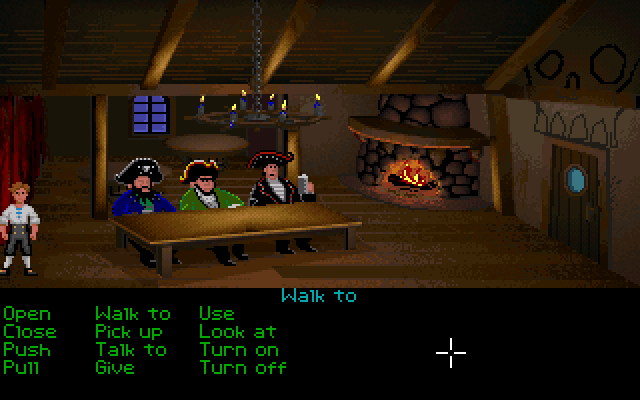Select the Walk to command
The height and width of the screenshot is (400, 640).
(x=133, y=314)
